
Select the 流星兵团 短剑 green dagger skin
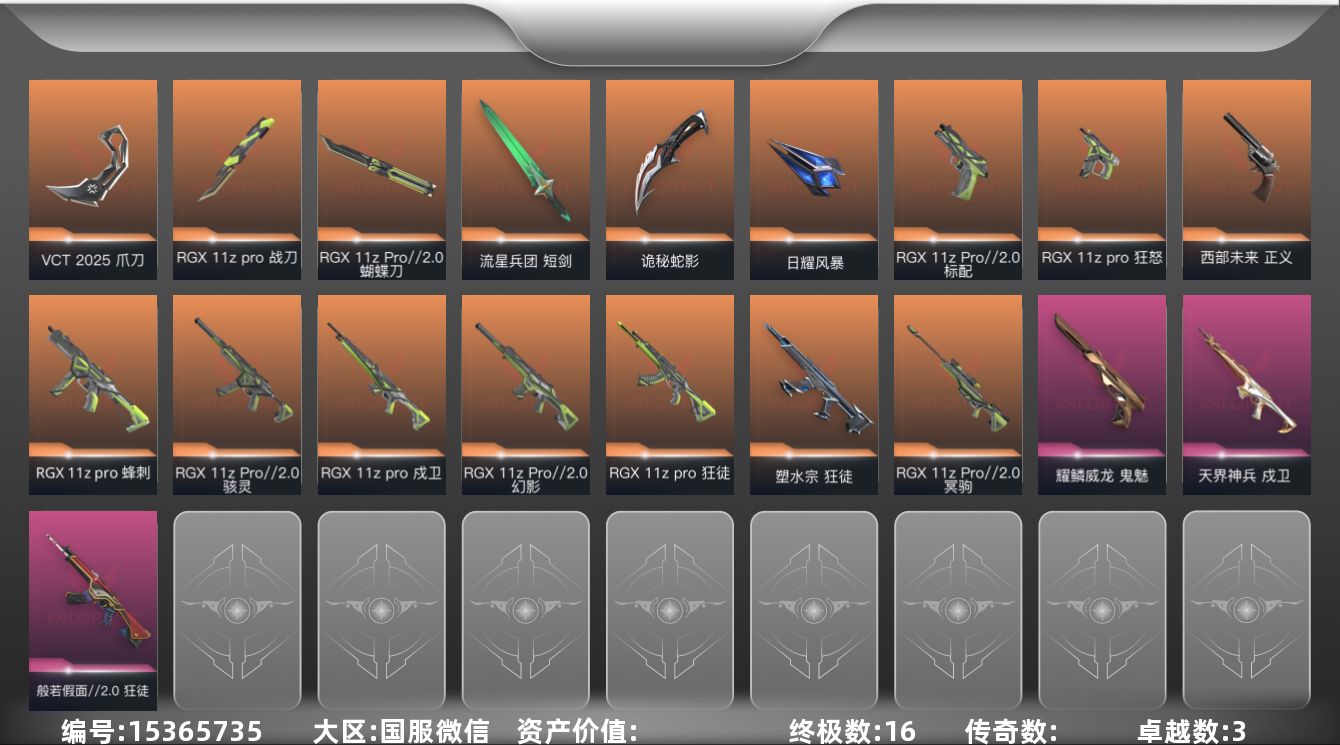point(525,178)
